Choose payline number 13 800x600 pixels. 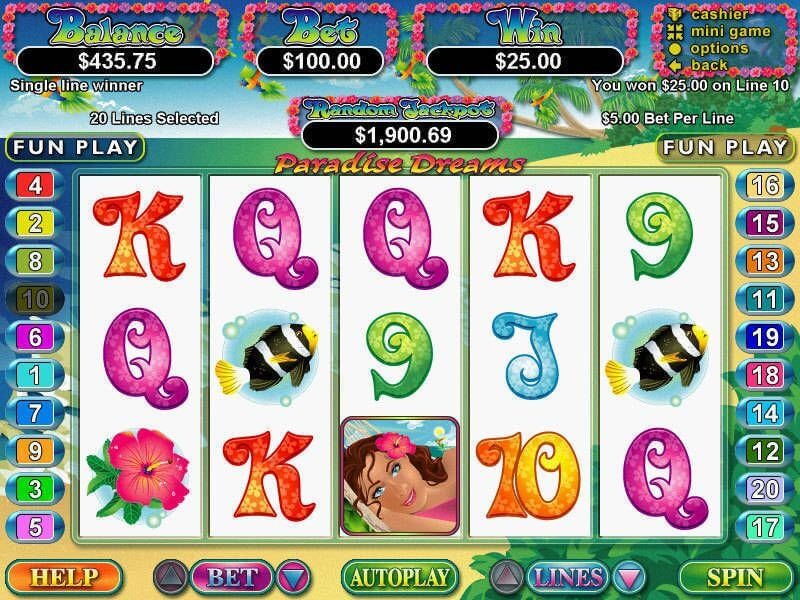pos(765,261)
